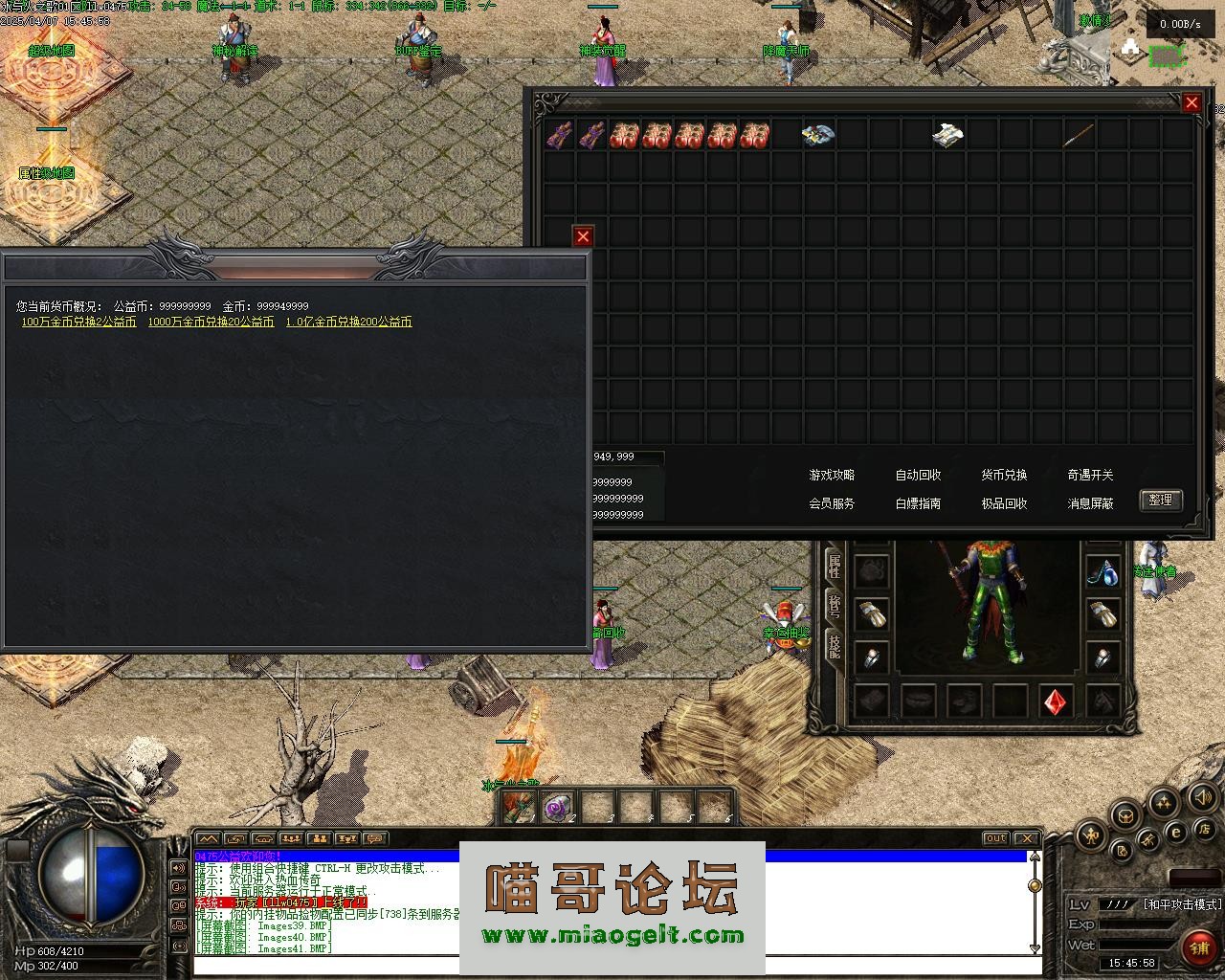Screen dimensions: 1225x980
Task: Close the inventory bag window
Action: tap(1192, 102)
